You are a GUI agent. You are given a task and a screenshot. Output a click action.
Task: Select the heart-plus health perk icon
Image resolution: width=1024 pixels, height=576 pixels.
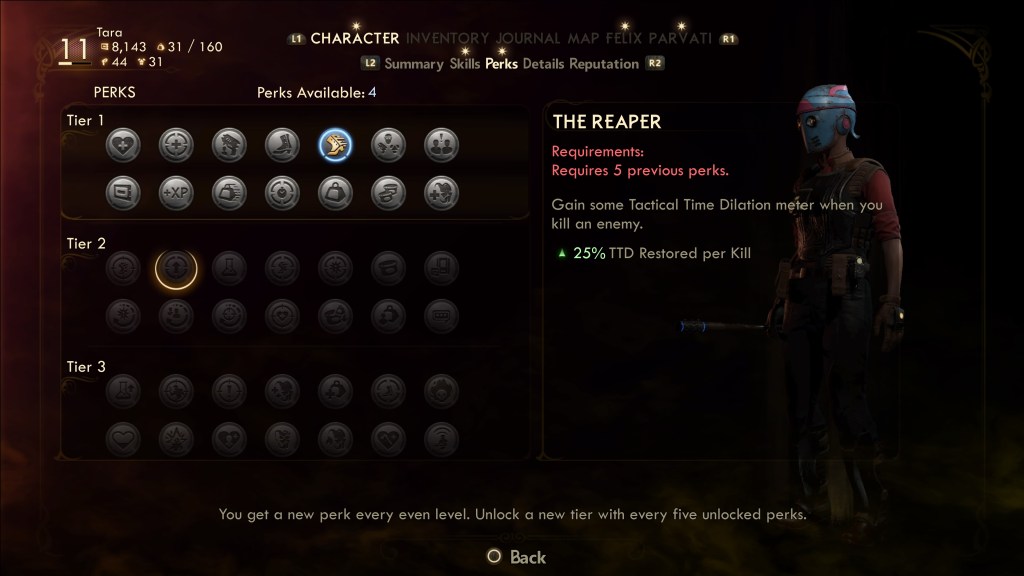pyautogui.click(x=123, y=146)
